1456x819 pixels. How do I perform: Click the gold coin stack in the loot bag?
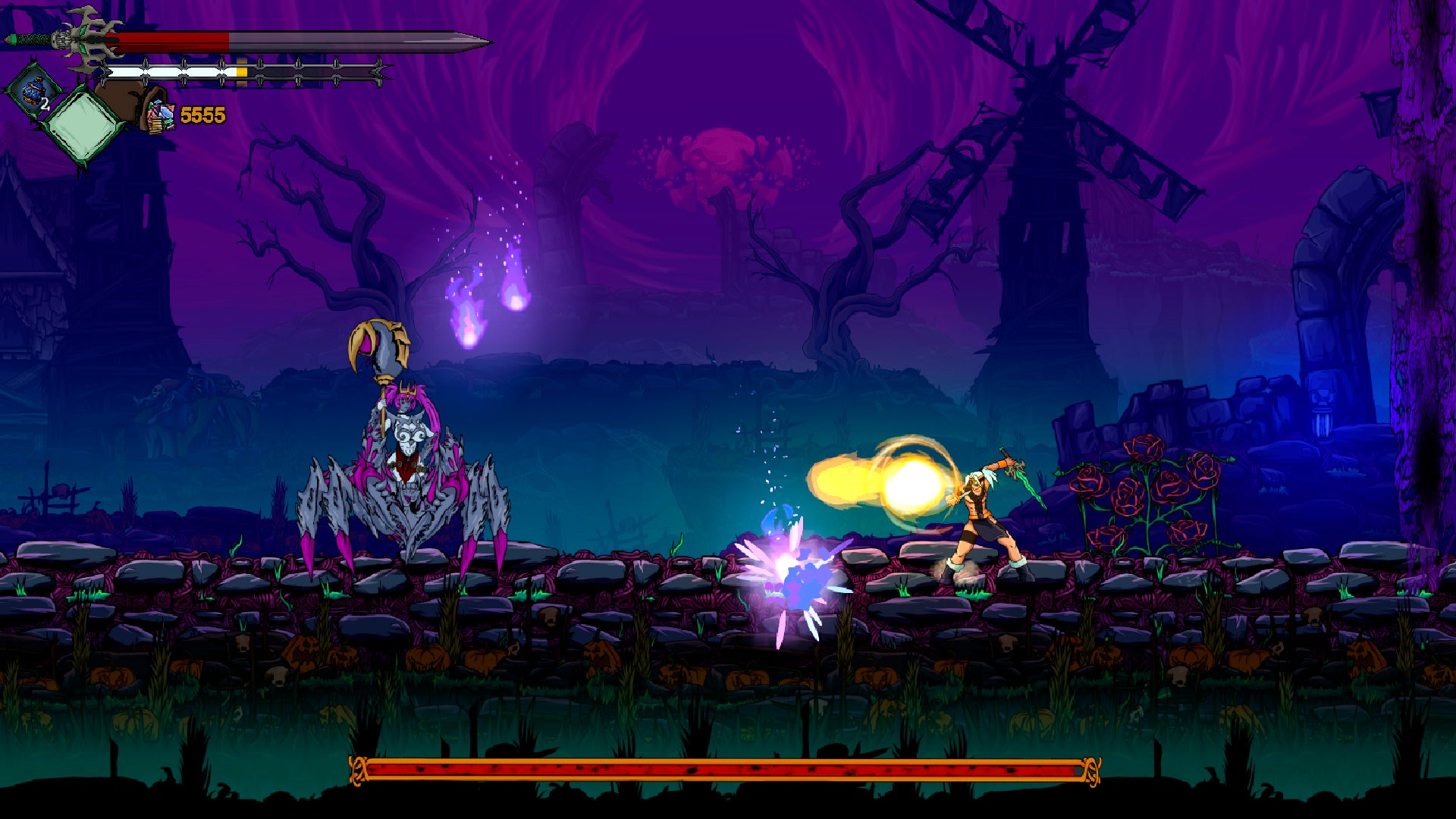(x=155, y=127)
